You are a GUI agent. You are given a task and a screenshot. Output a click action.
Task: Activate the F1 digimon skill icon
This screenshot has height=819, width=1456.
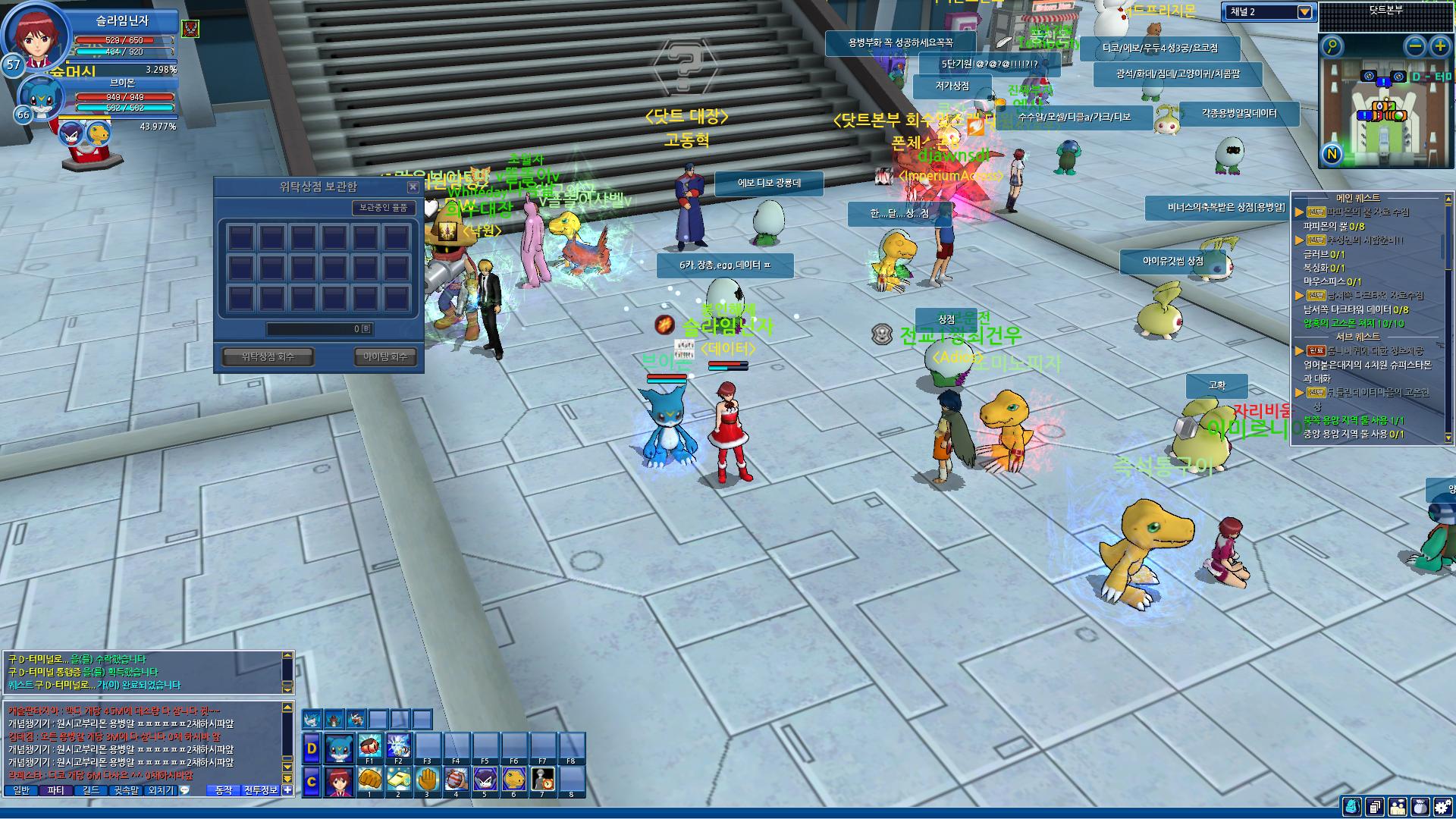[369, 746]
